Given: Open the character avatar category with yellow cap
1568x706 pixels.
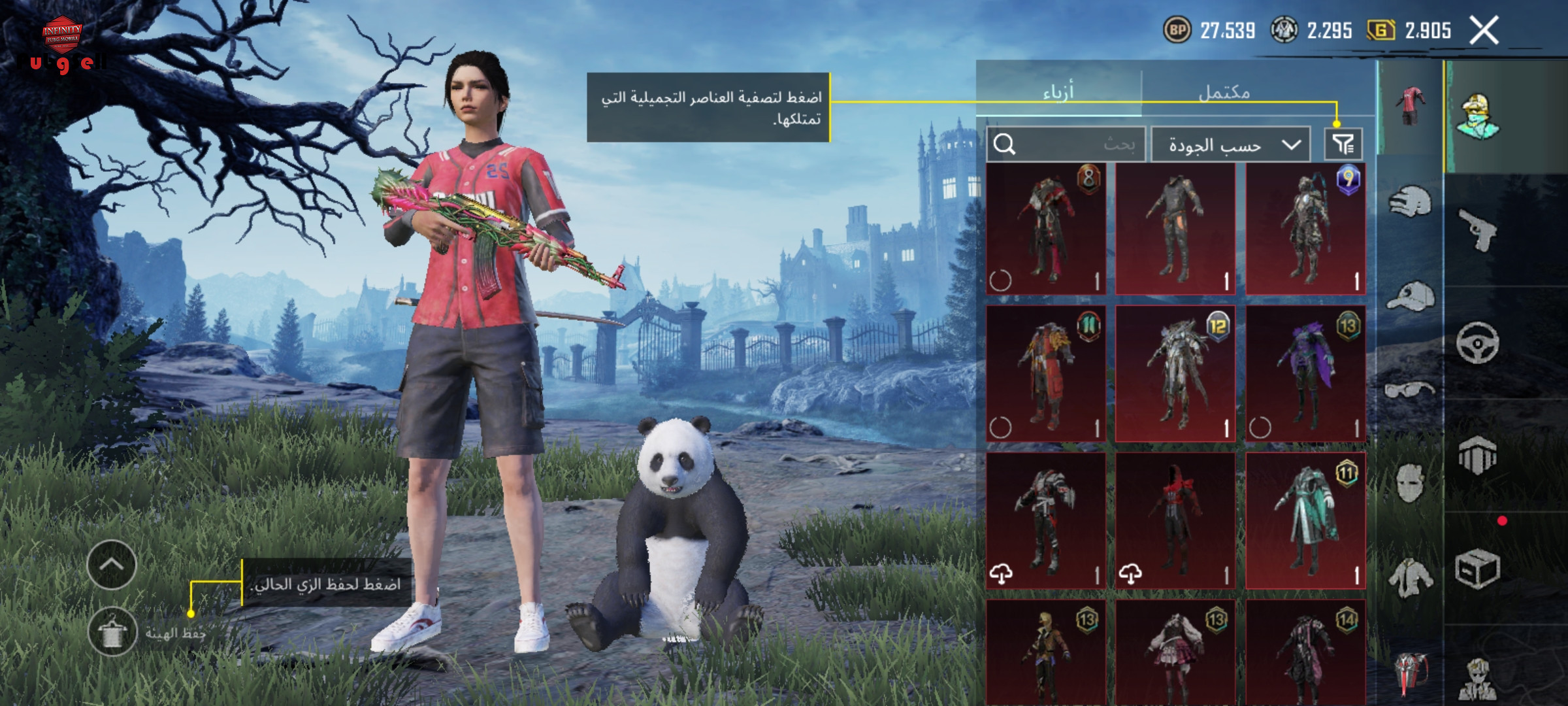Looking at the screenshot, I should click(1478, 116).
